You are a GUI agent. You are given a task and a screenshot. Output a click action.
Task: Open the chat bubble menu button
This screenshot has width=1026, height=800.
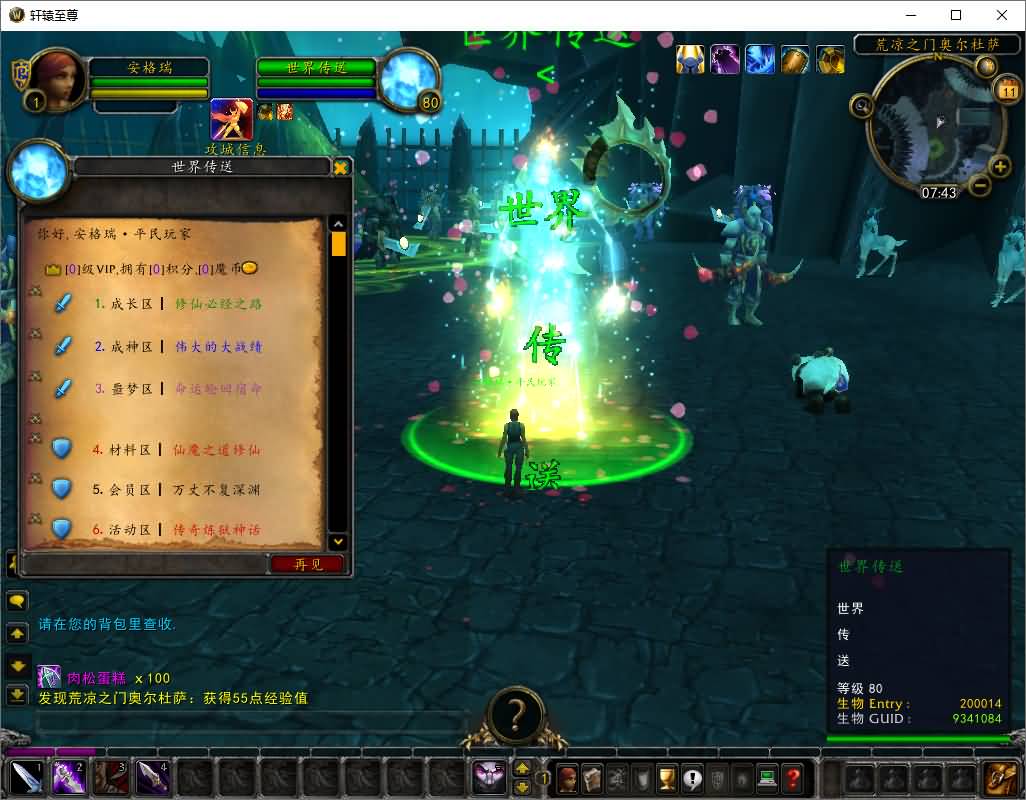[17, 601]
